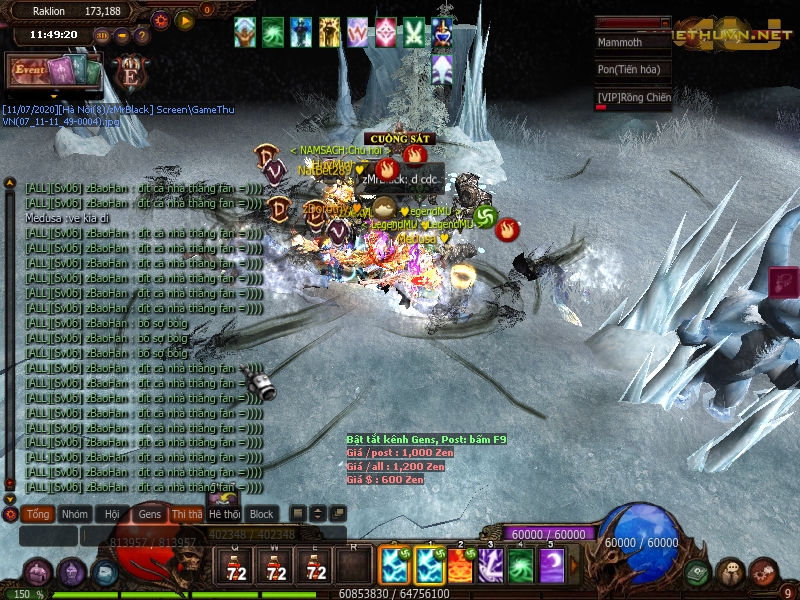The width and height of the screenshot is (800, 600).
Task: Switch to the Tổng chat tab
Action: [38, 514]
